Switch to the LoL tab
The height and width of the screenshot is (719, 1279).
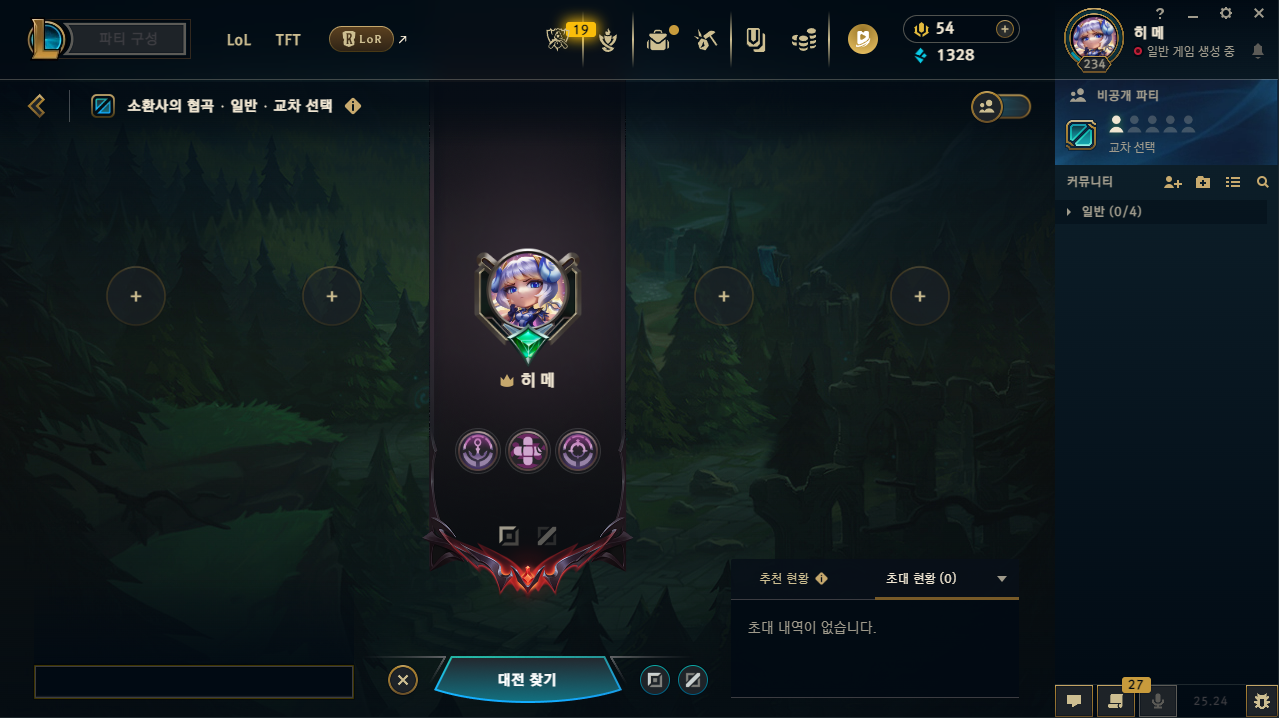(x=239, y=40)
